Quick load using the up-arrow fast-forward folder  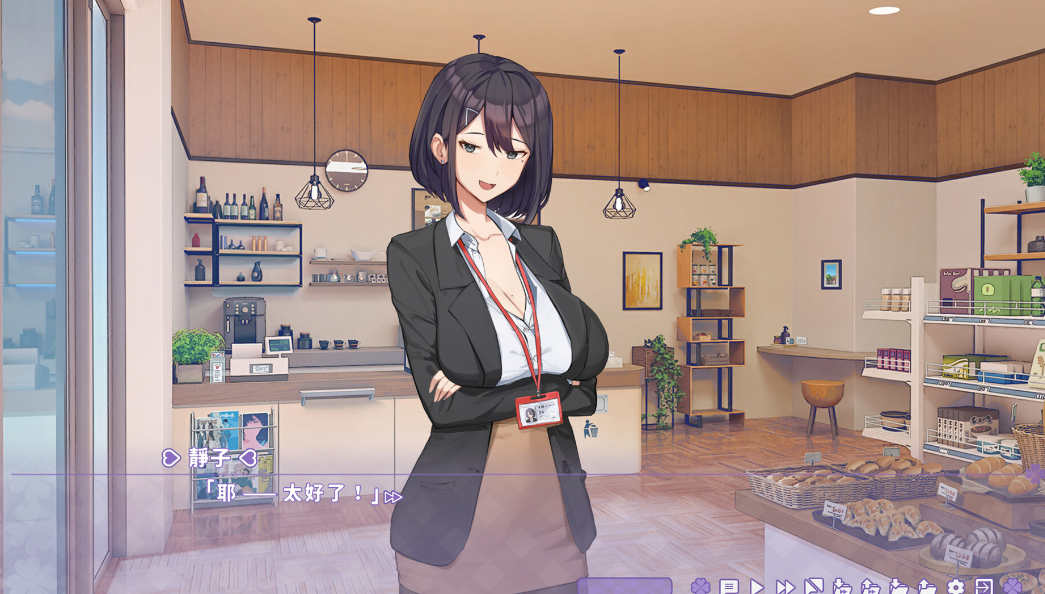(x=871, y=587)
